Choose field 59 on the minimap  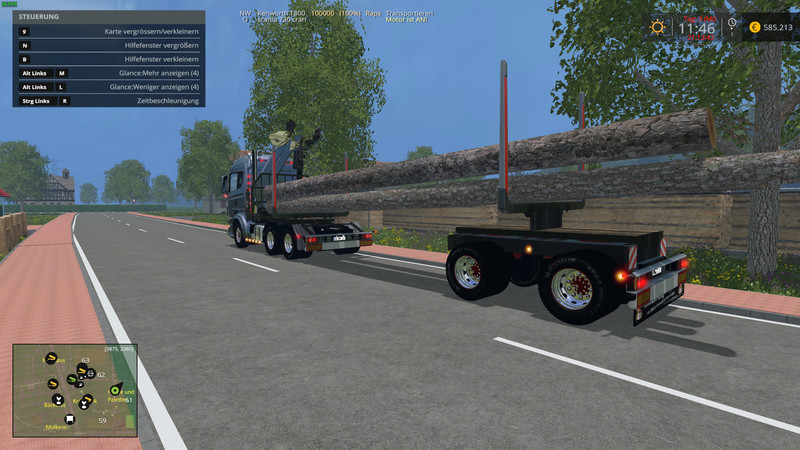102,420
